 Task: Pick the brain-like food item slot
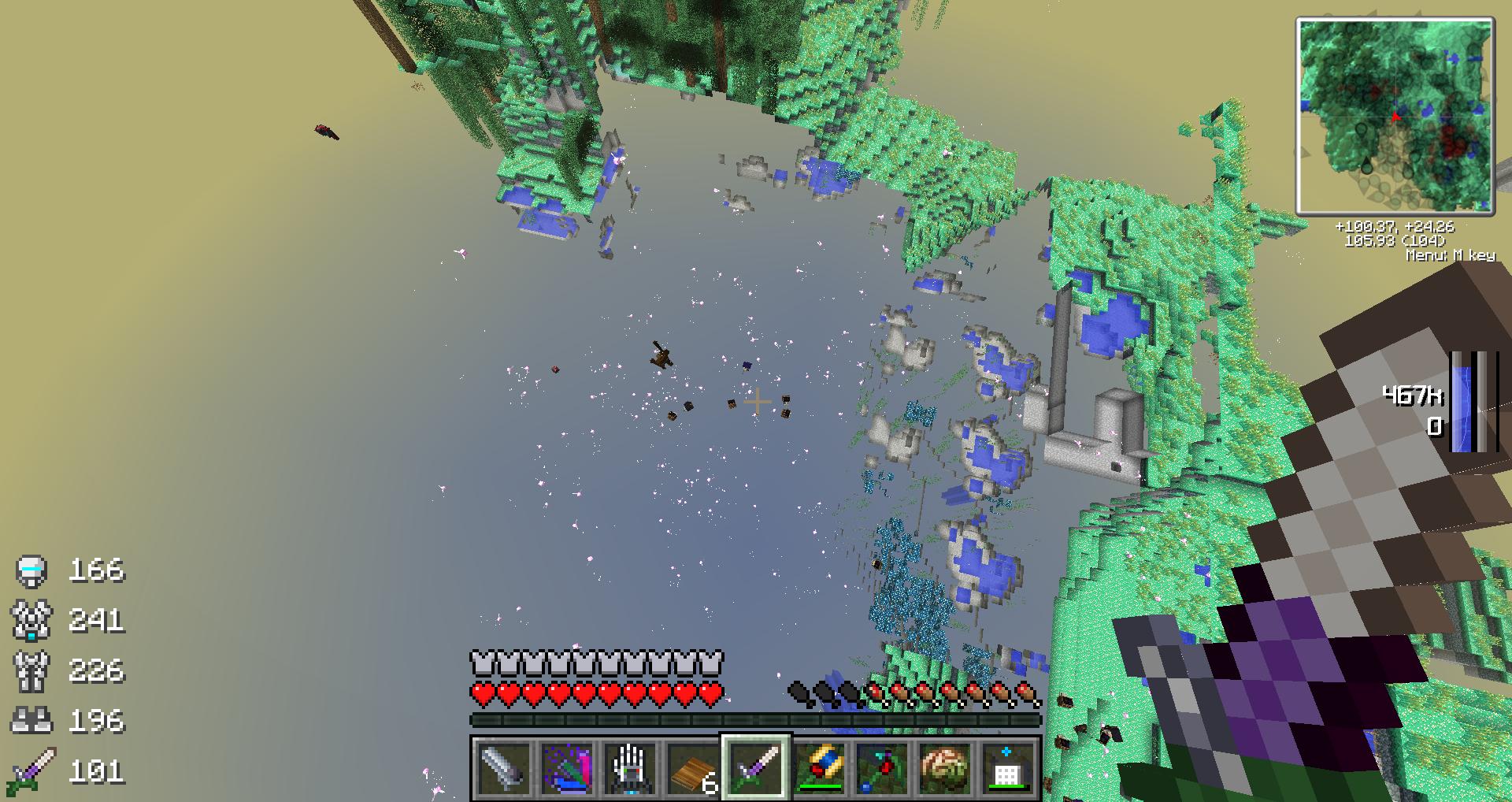click(x=945, y=768)
